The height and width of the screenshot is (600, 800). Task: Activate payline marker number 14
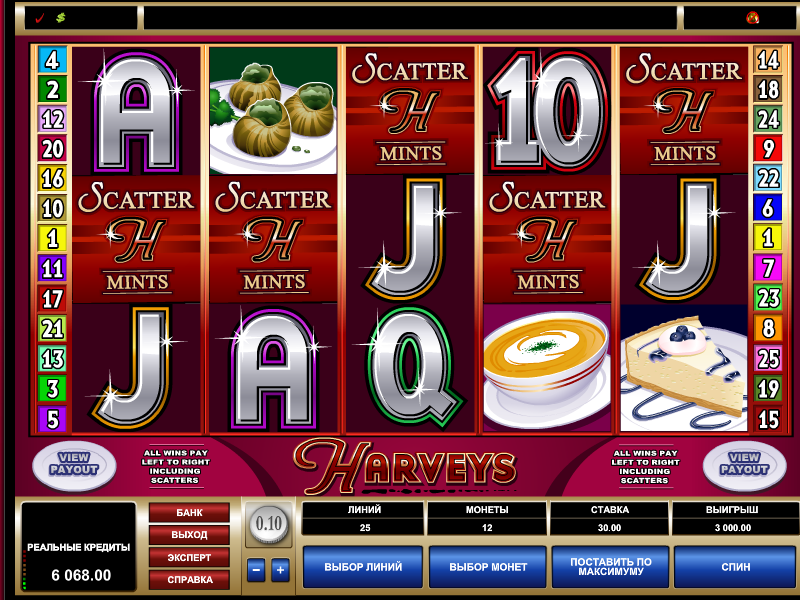(768, 60)
